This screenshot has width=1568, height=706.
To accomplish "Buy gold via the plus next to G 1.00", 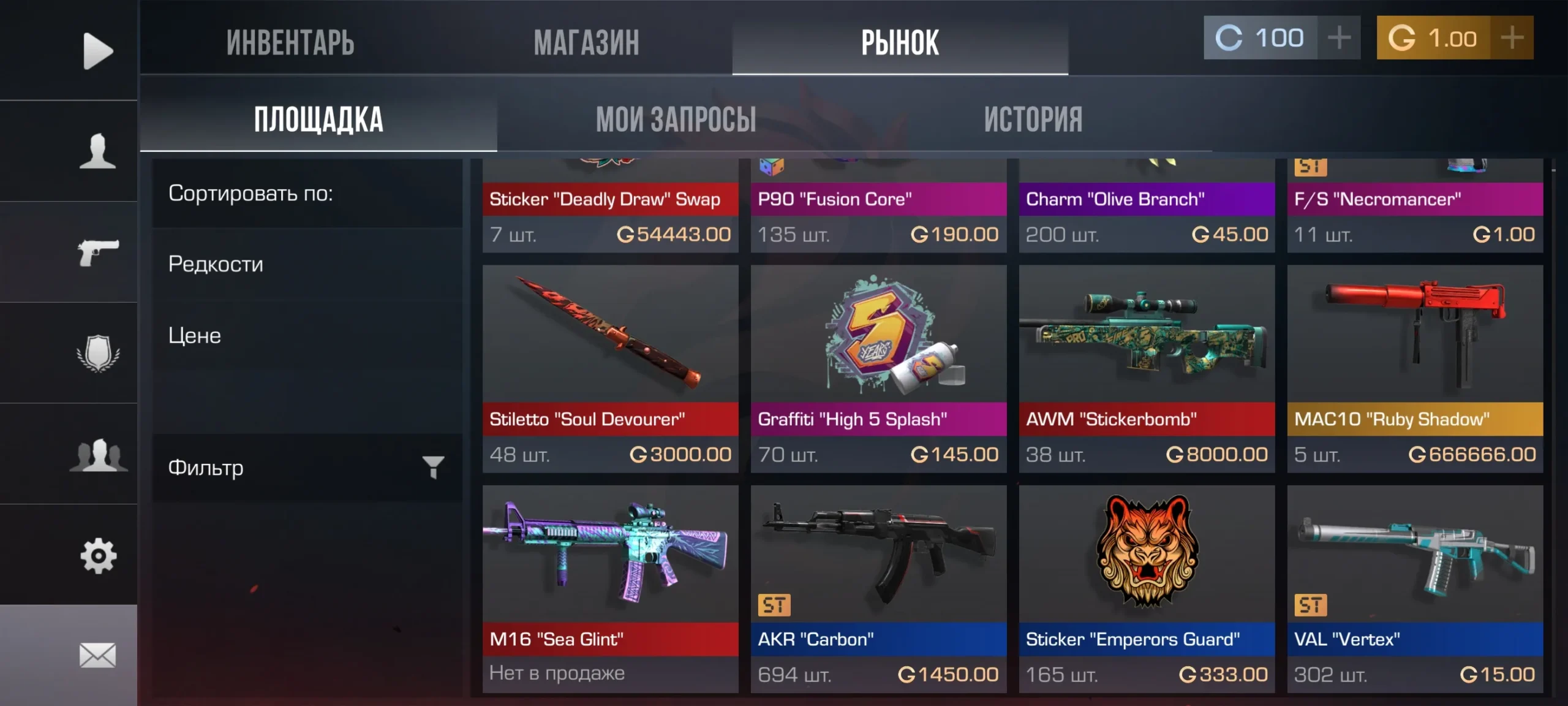I will point(1513,38).
